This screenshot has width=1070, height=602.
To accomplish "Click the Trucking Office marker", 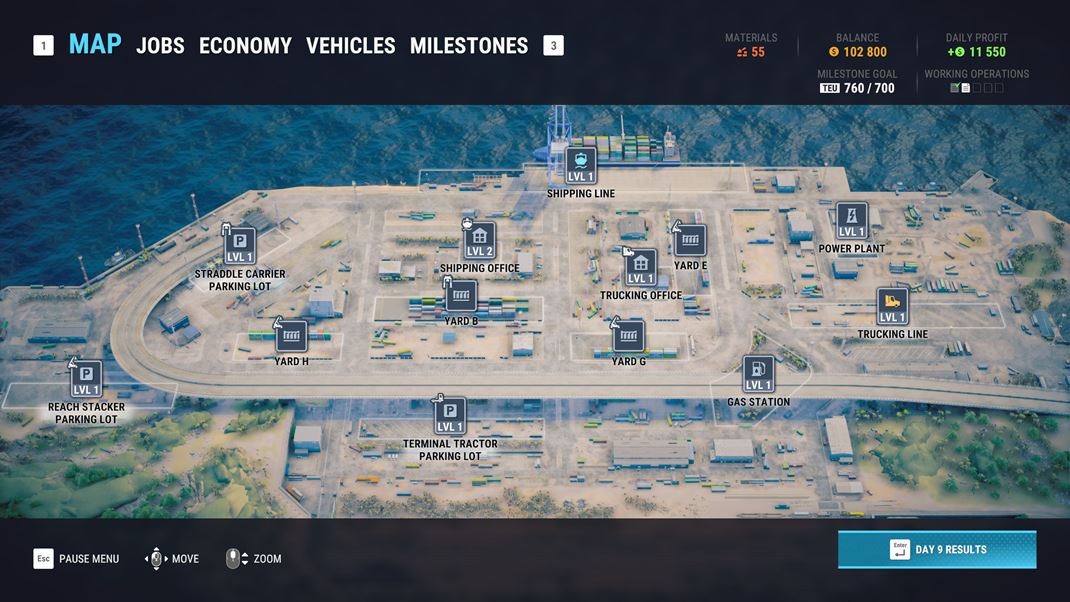I will (x=641, y=267).
